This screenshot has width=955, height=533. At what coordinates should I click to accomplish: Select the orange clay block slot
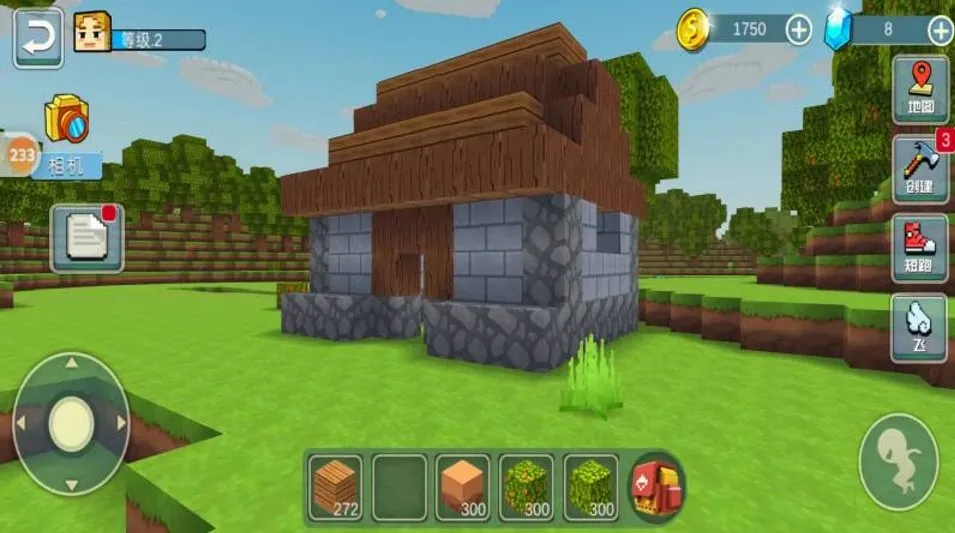(x=463, y=488)
